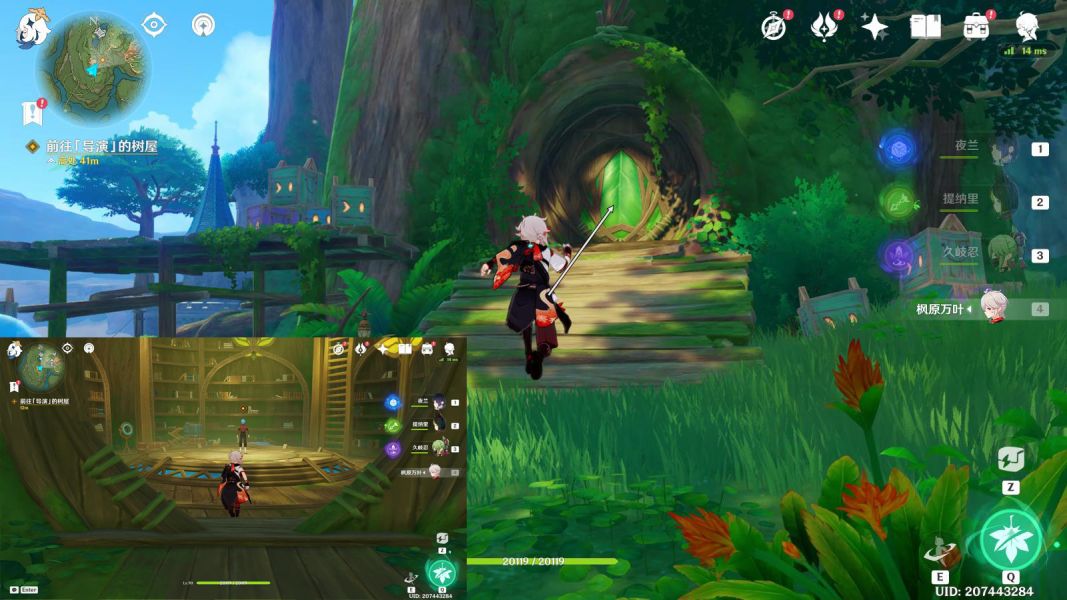Open the quest log flag icon
Screen dimensions: 1067x600
32,112
